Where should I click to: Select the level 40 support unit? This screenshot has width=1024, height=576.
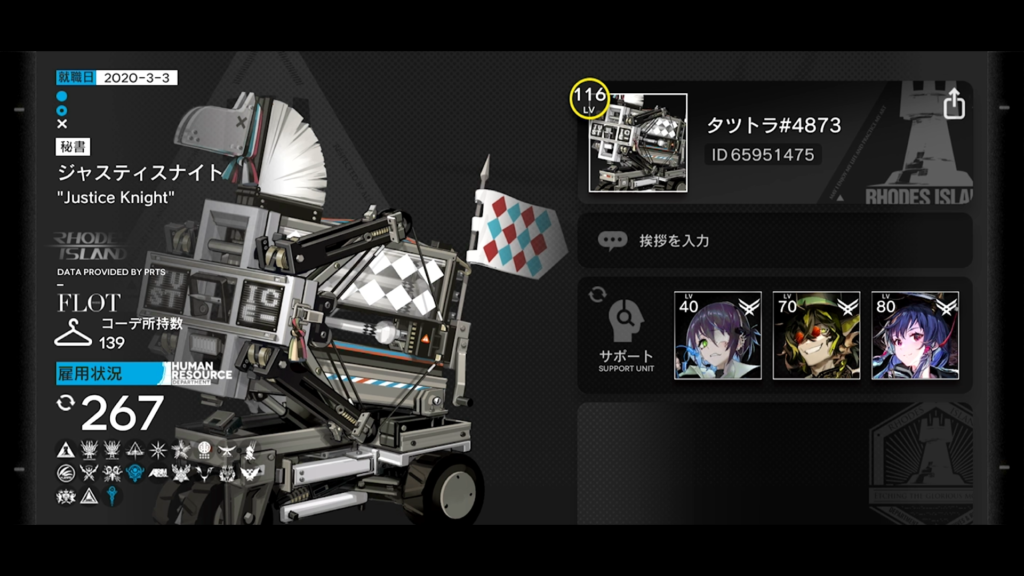pos(717,336)
